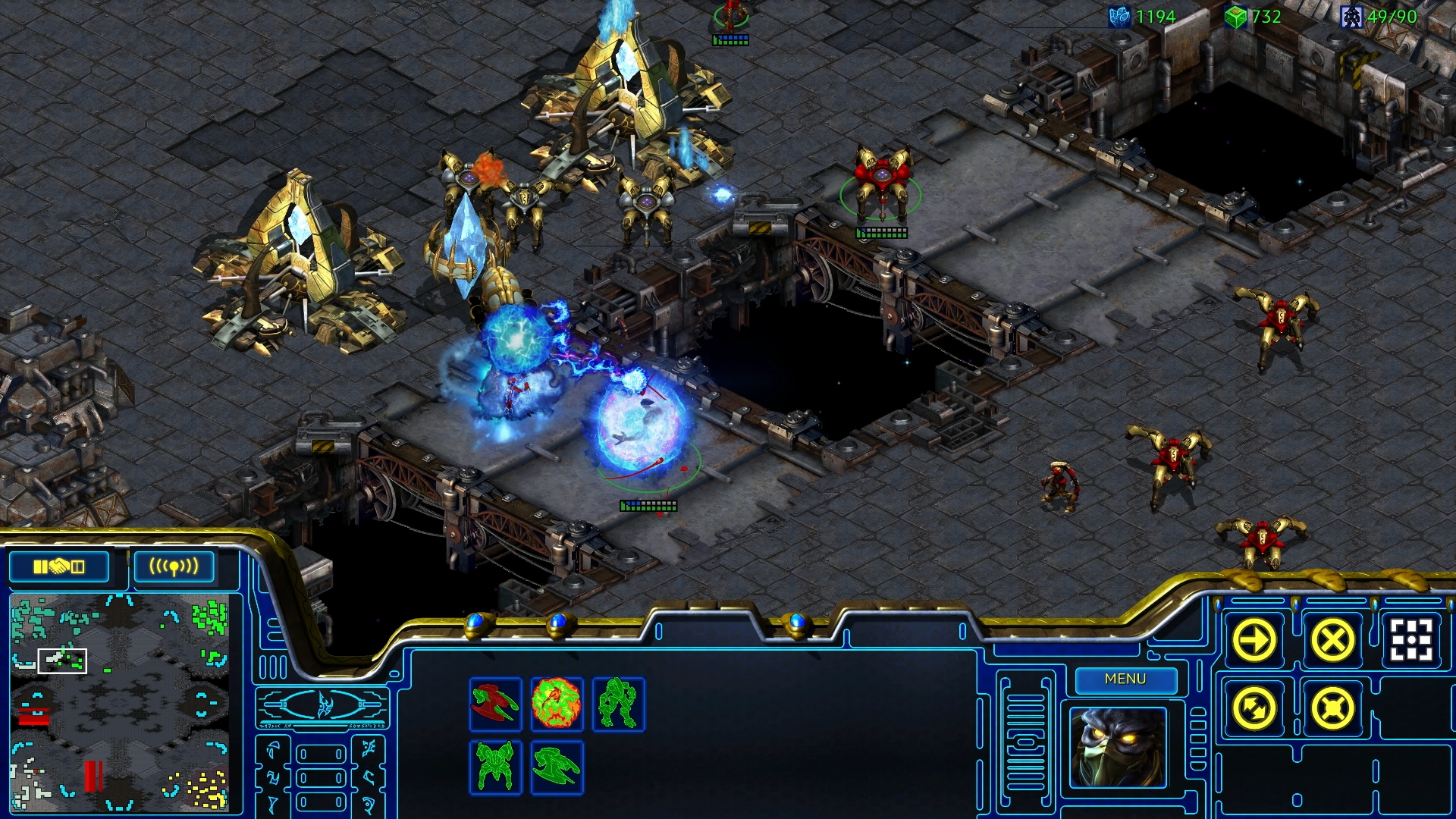Click the selected unit's portrait

1120,747
